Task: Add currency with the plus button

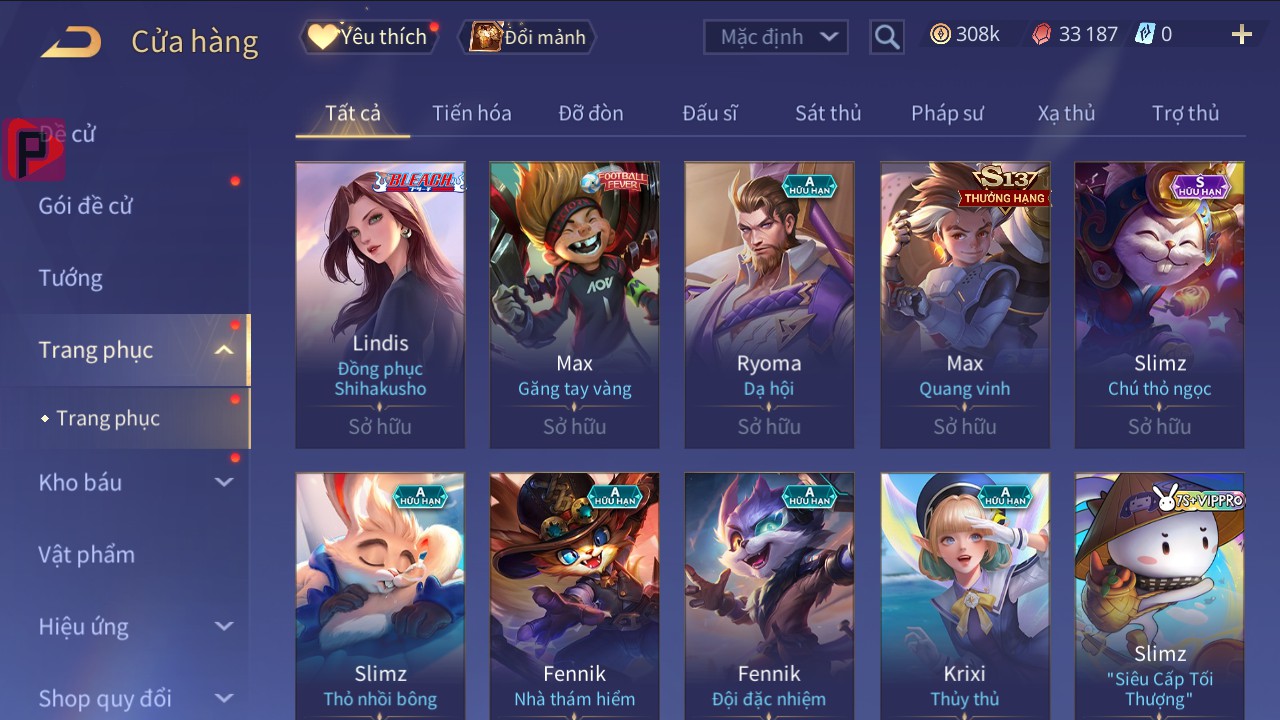Action: click(1241, 35)
